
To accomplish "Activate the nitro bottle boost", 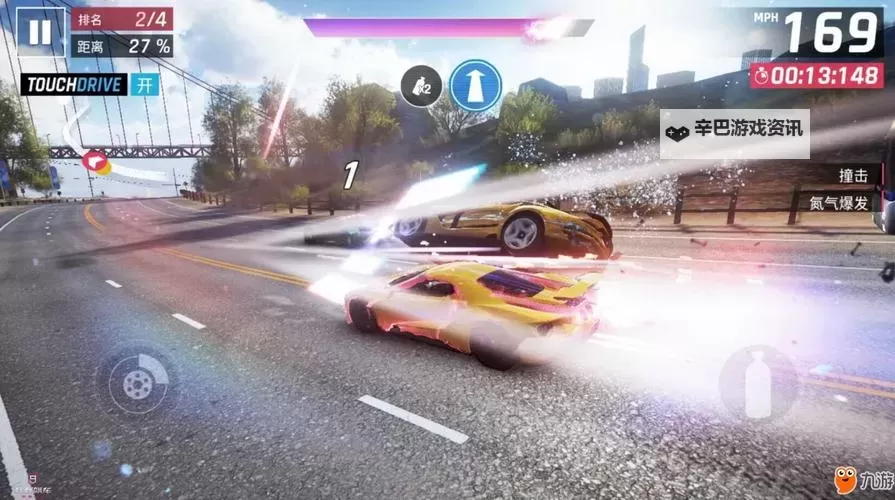I will coord(759,382).
